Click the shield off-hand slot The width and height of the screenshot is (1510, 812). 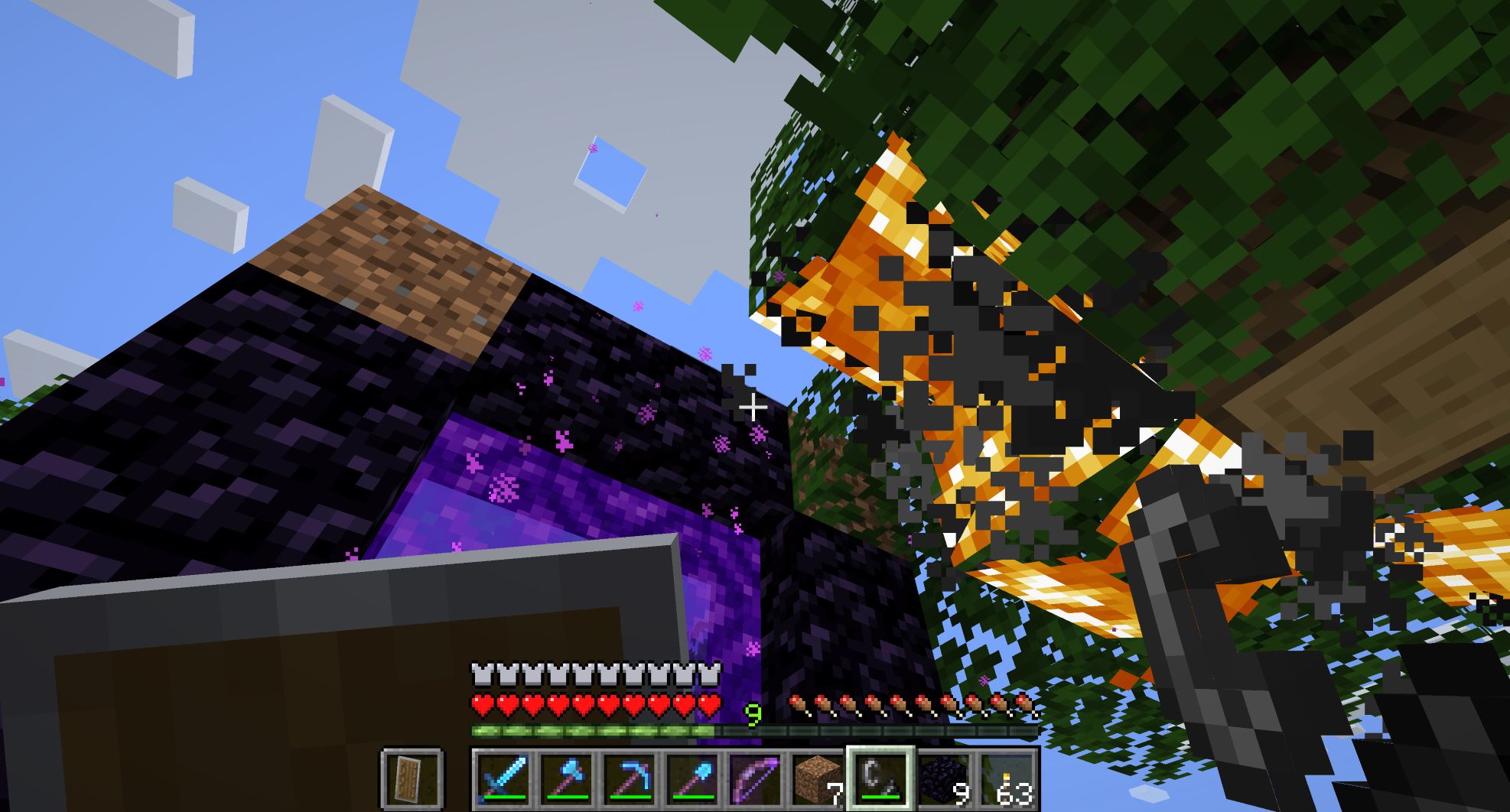(x=412, y=778)
